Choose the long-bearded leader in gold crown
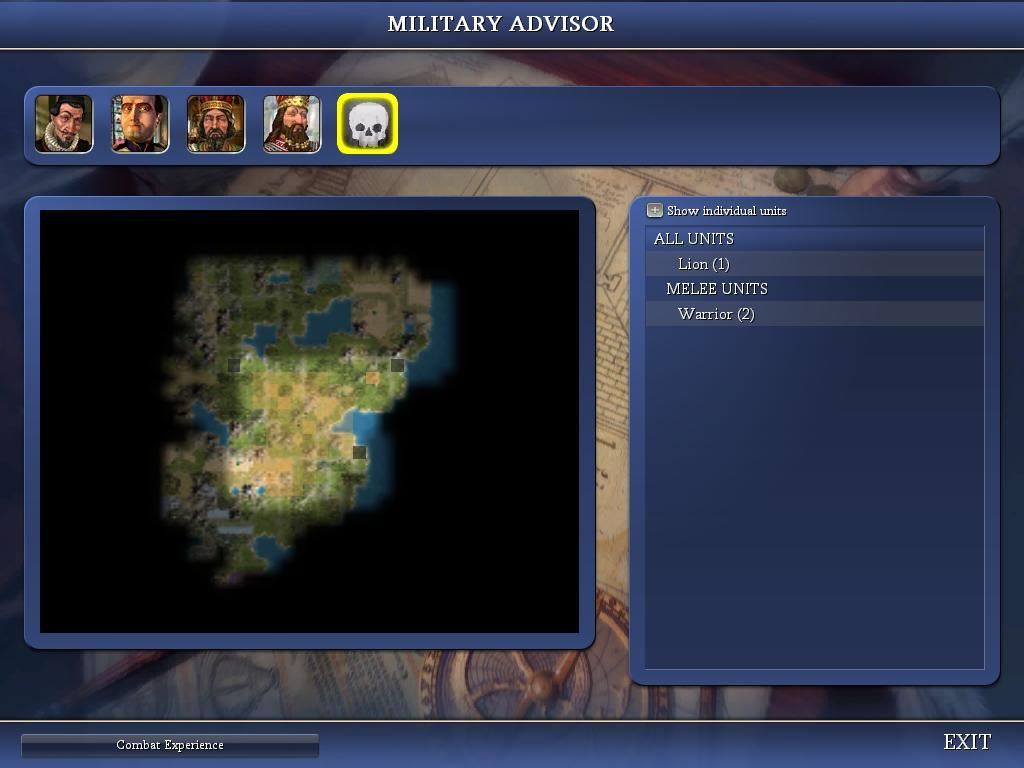Image resolution: width=1024 pixels, height=768 pixels. pos(292,124)
